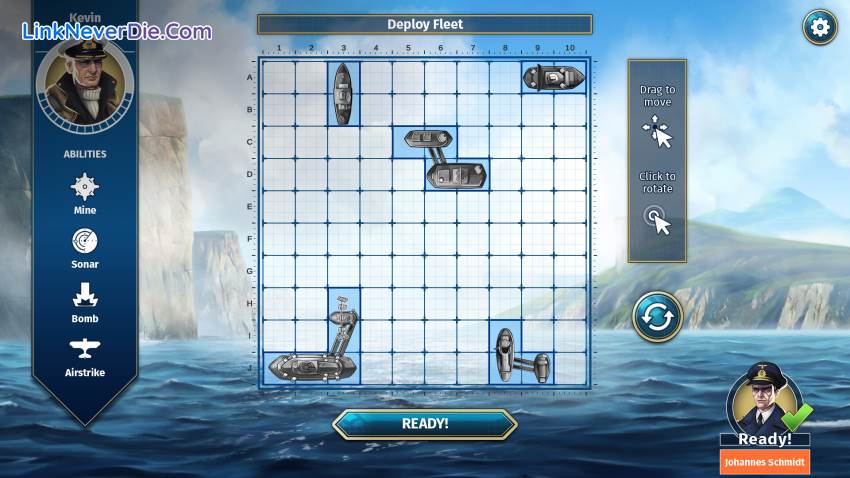This screenshot has height=478, width=850.
Task: Select the Airstrike plane icon
Action: tap(85, 349)
